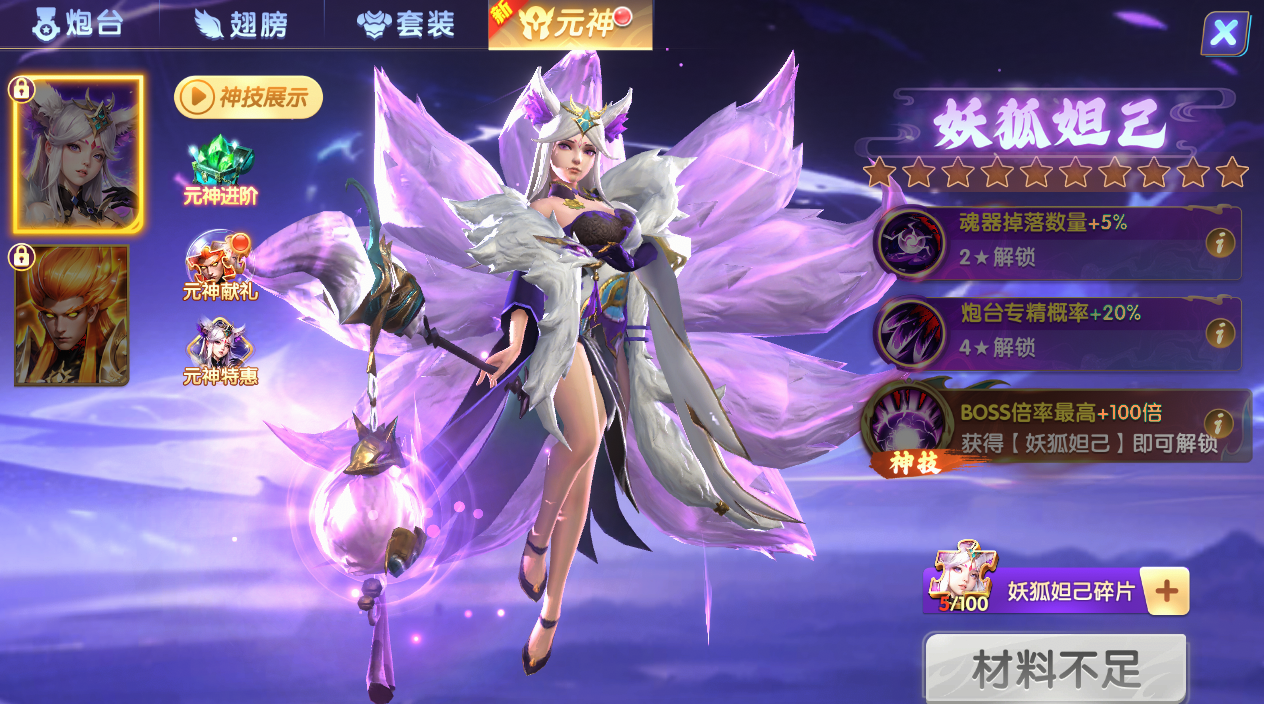
Task: Show info for BOSS倍率最高+100倍 skill
Action: pos(1217,424)
